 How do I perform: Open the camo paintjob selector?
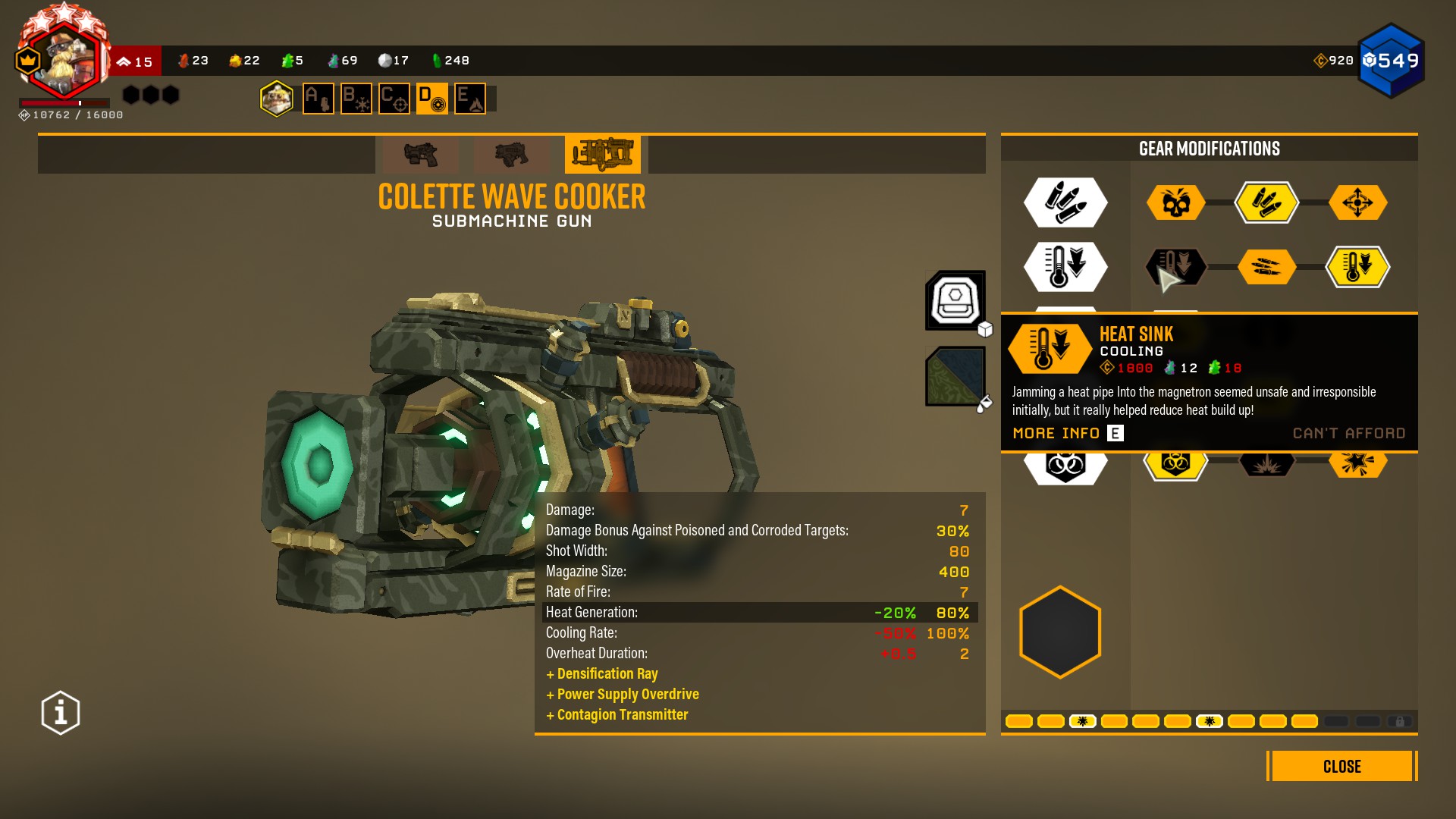pyautogui.click(x=955, y=376)
